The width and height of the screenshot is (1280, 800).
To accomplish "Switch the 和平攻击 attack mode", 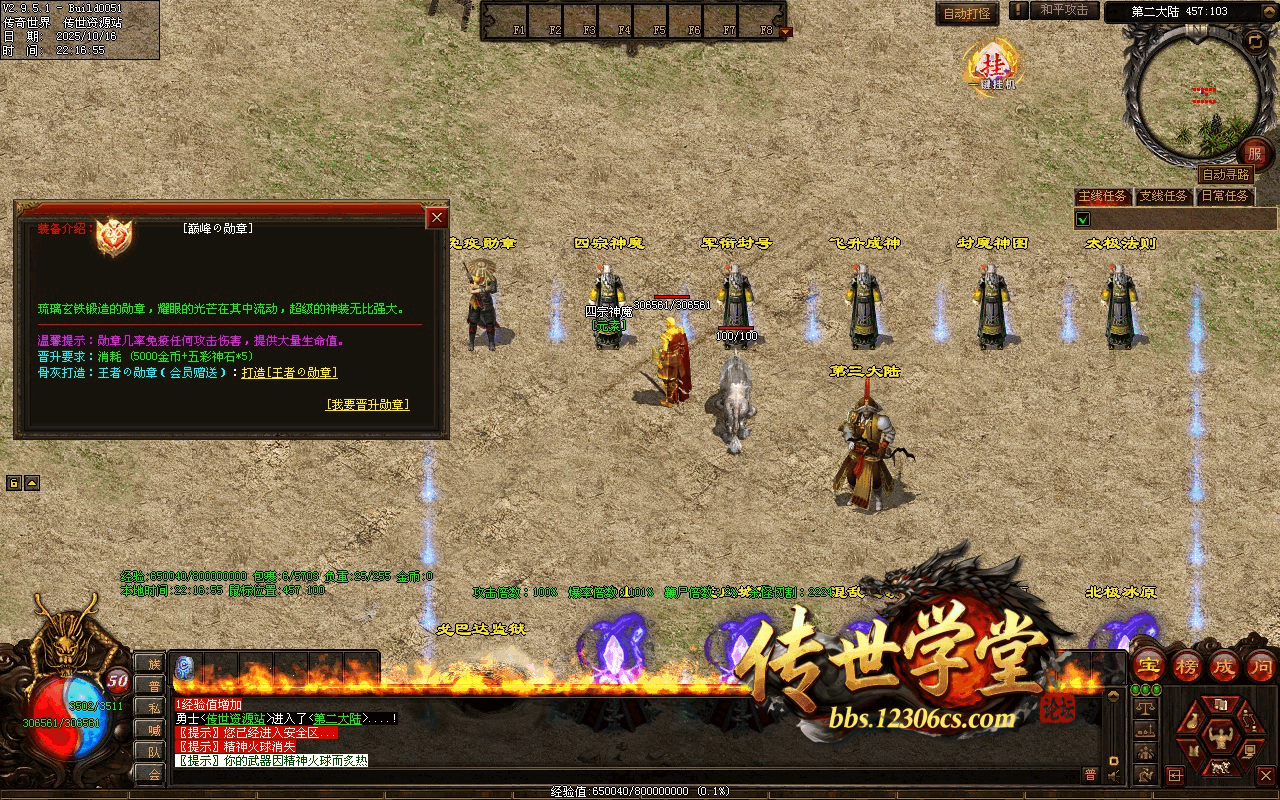I will point(1063,10).
